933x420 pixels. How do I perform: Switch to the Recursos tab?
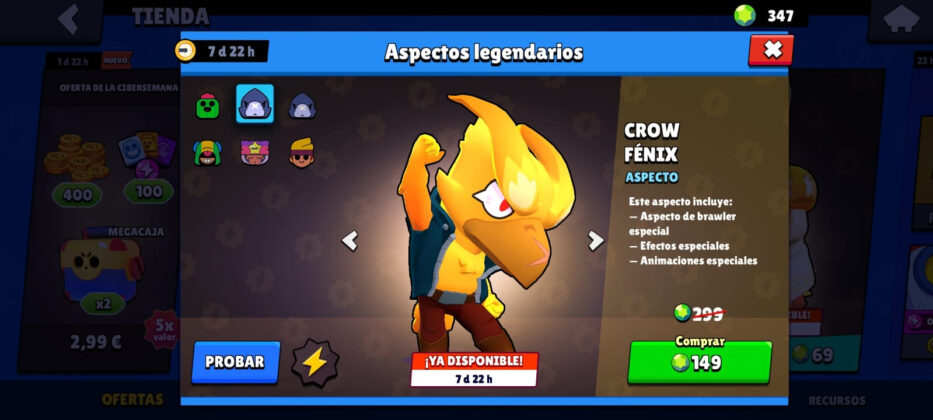(x=837, y=400)
